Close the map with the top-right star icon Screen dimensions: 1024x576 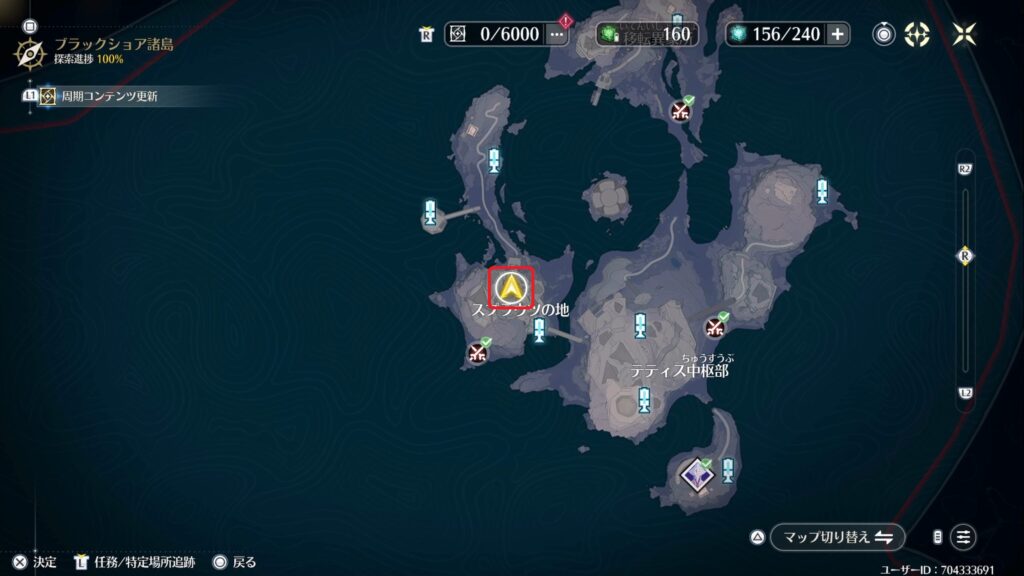964,34
